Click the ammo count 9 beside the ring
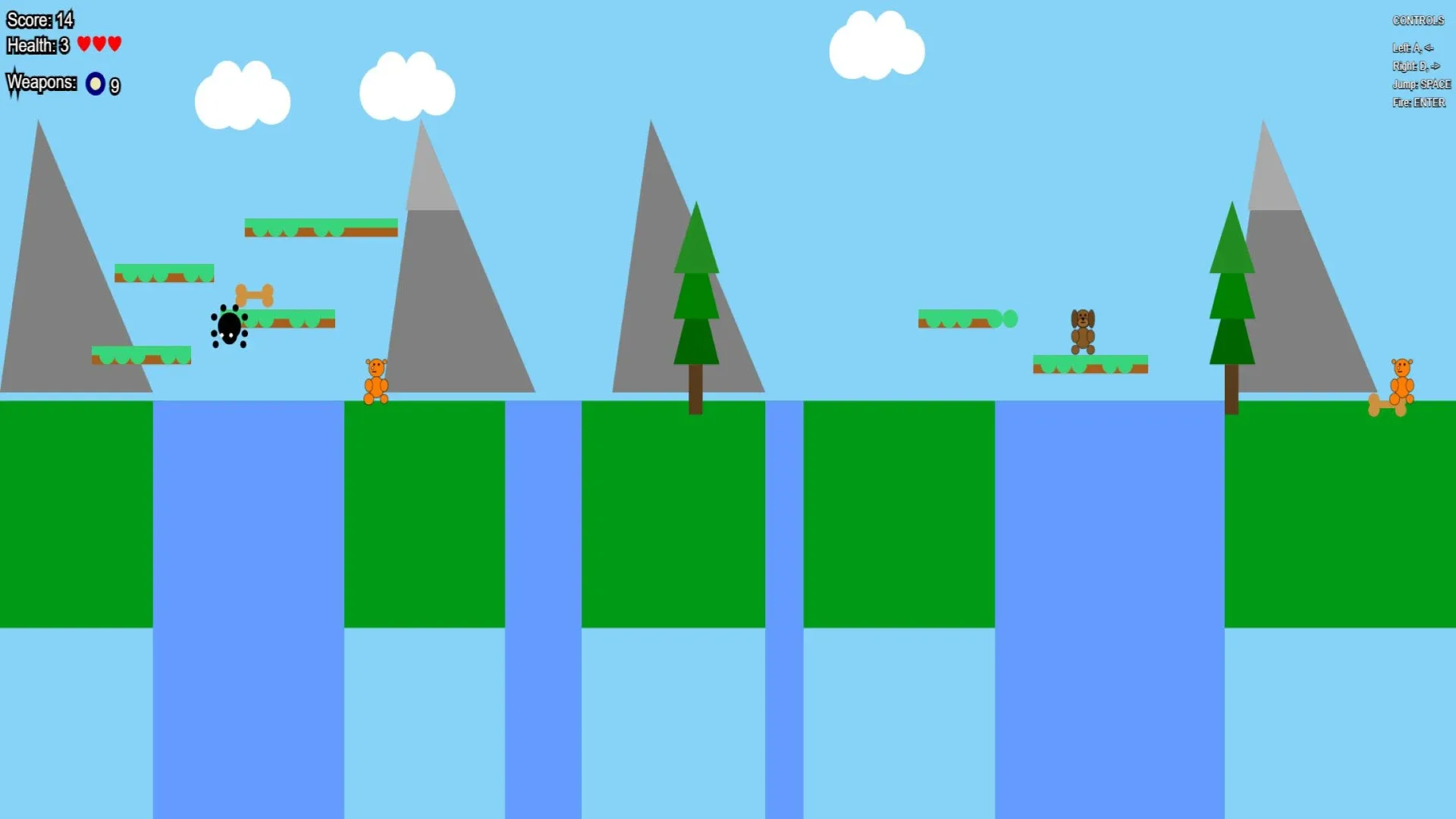This screenshot has height=819, width=1456. coord(115,86)
